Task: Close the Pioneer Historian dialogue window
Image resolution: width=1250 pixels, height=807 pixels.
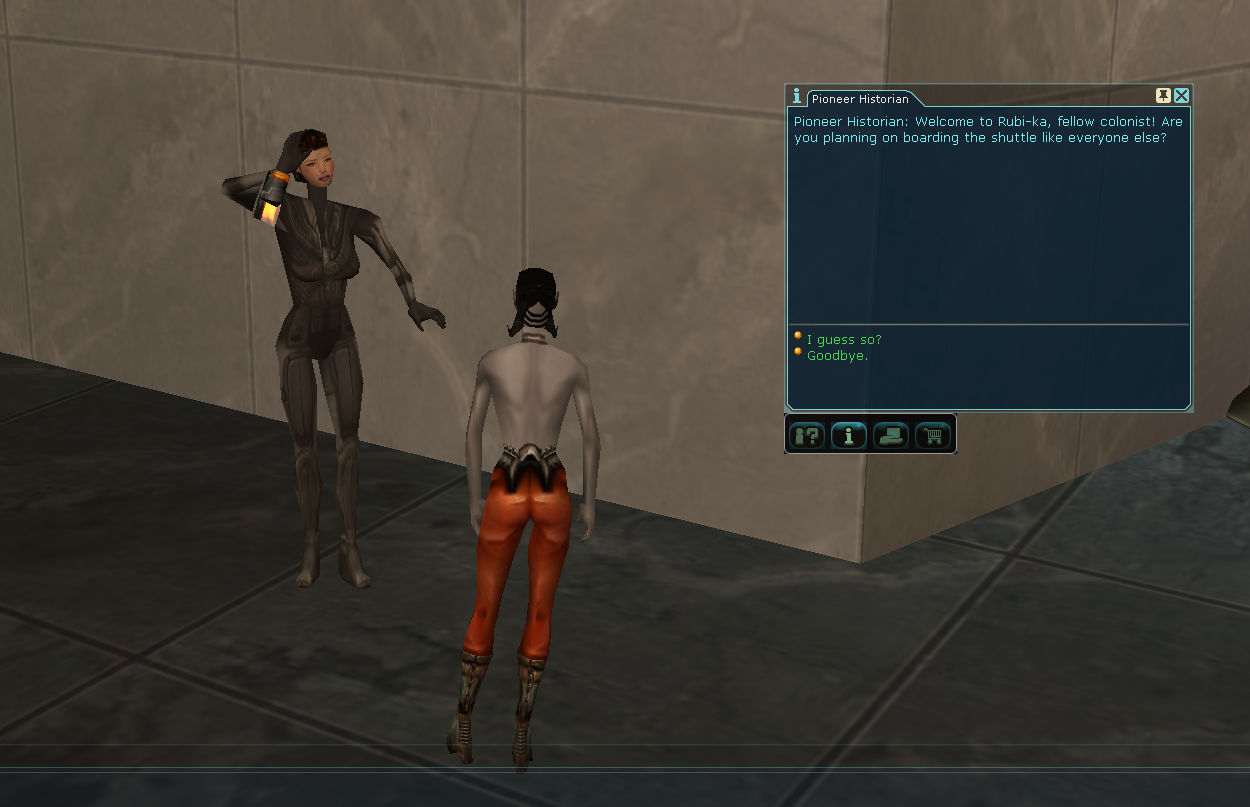Action: [1181, 96]
